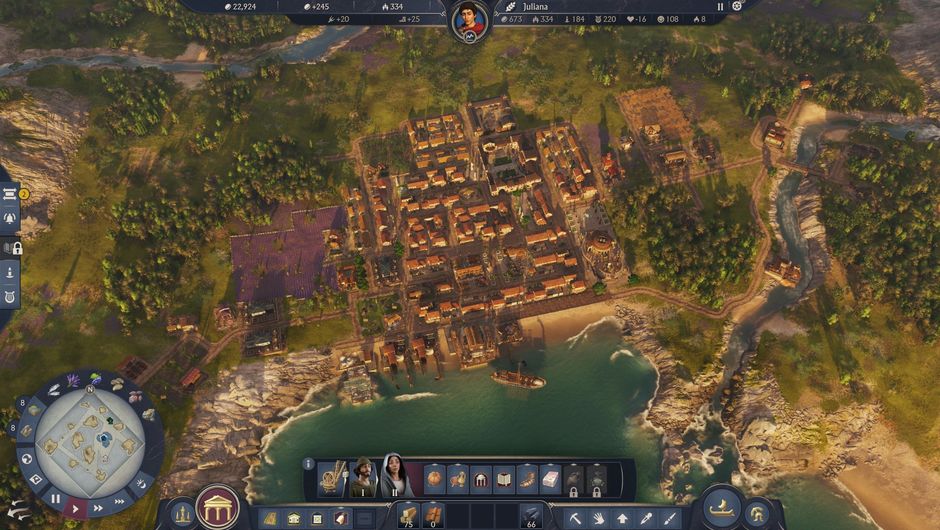Select the pickaxe demolish tool
This screenshot has width=940, height=530.
[575, 518]
